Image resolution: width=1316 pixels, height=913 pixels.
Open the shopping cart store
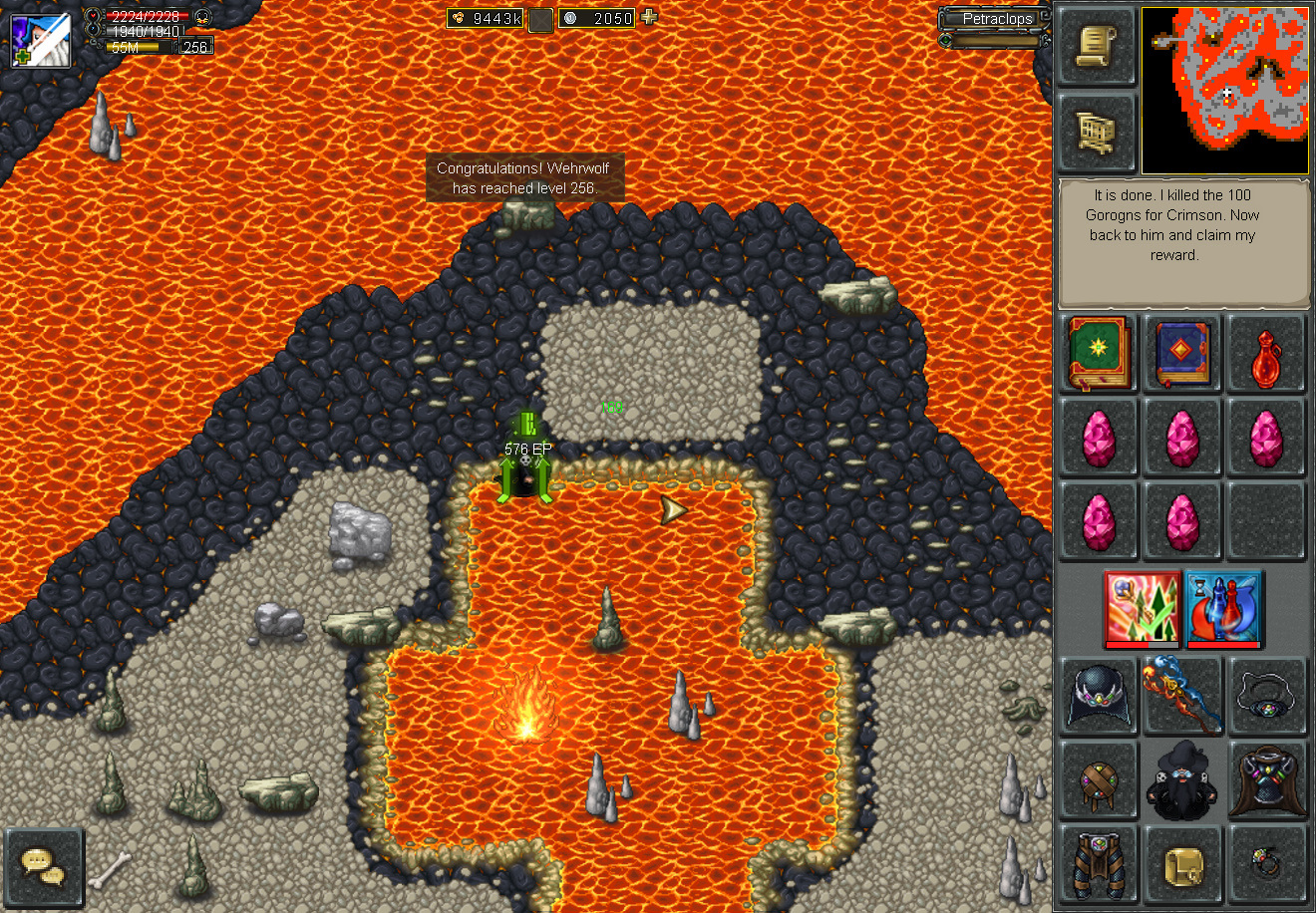(1096, 132)
